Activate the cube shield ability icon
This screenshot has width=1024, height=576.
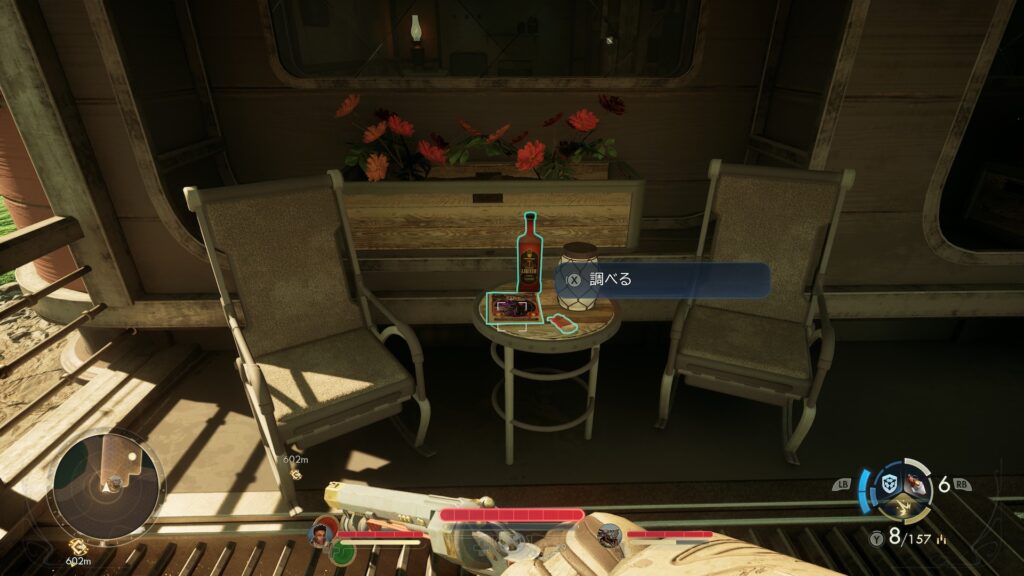887,485
